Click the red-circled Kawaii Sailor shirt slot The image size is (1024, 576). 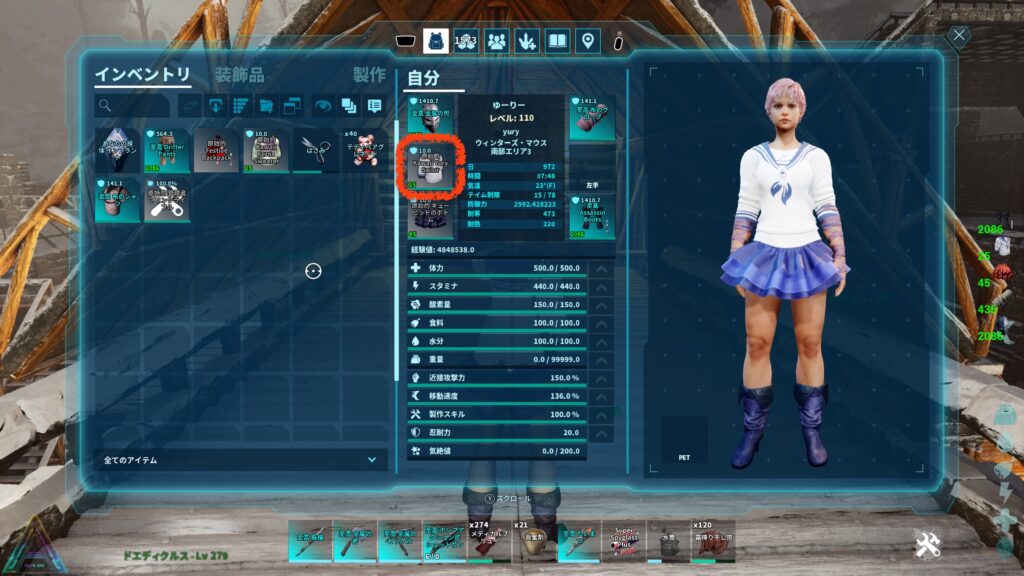(430, 166)
